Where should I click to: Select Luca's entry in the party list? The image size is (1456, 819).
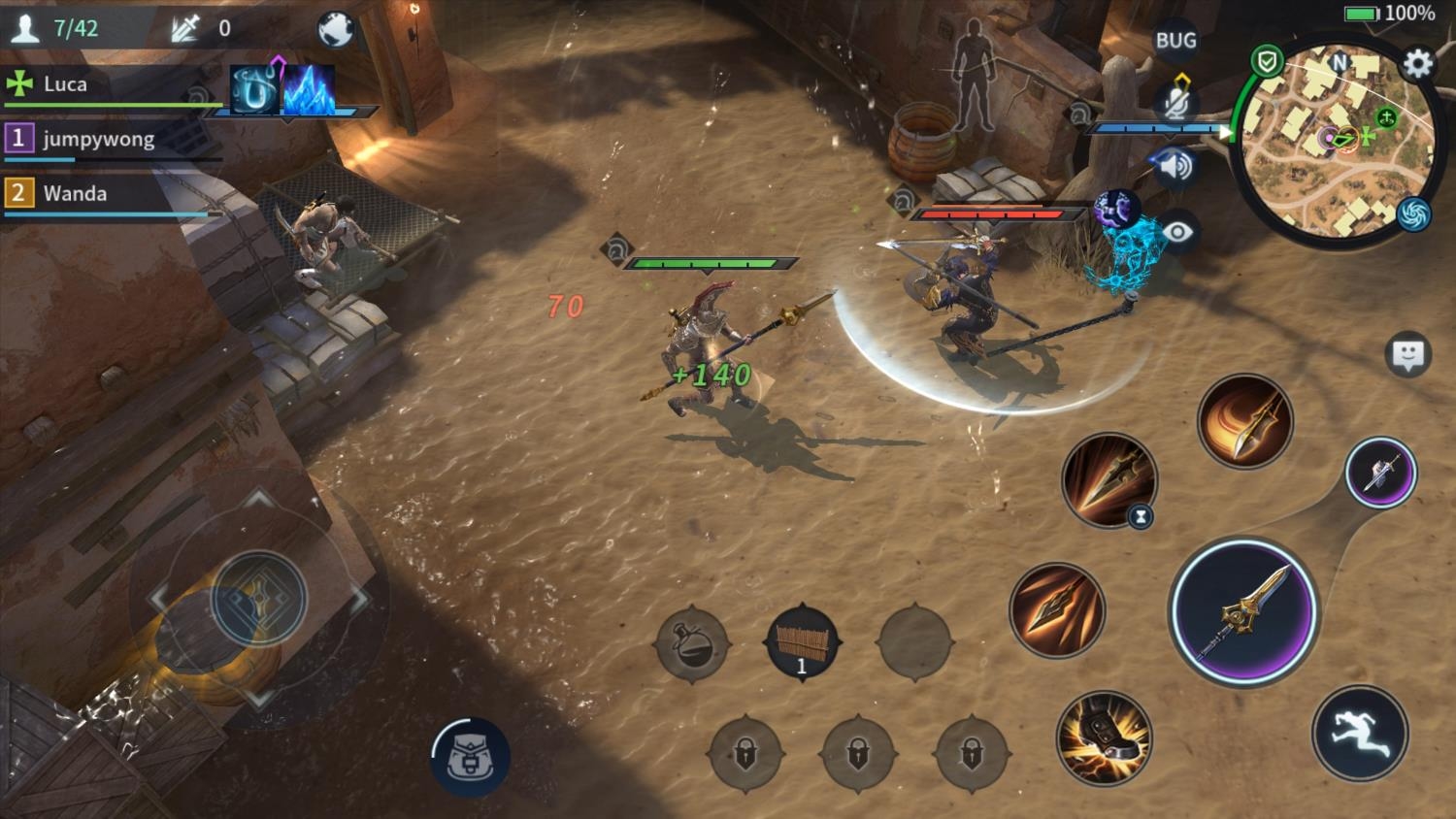[65, 84]
